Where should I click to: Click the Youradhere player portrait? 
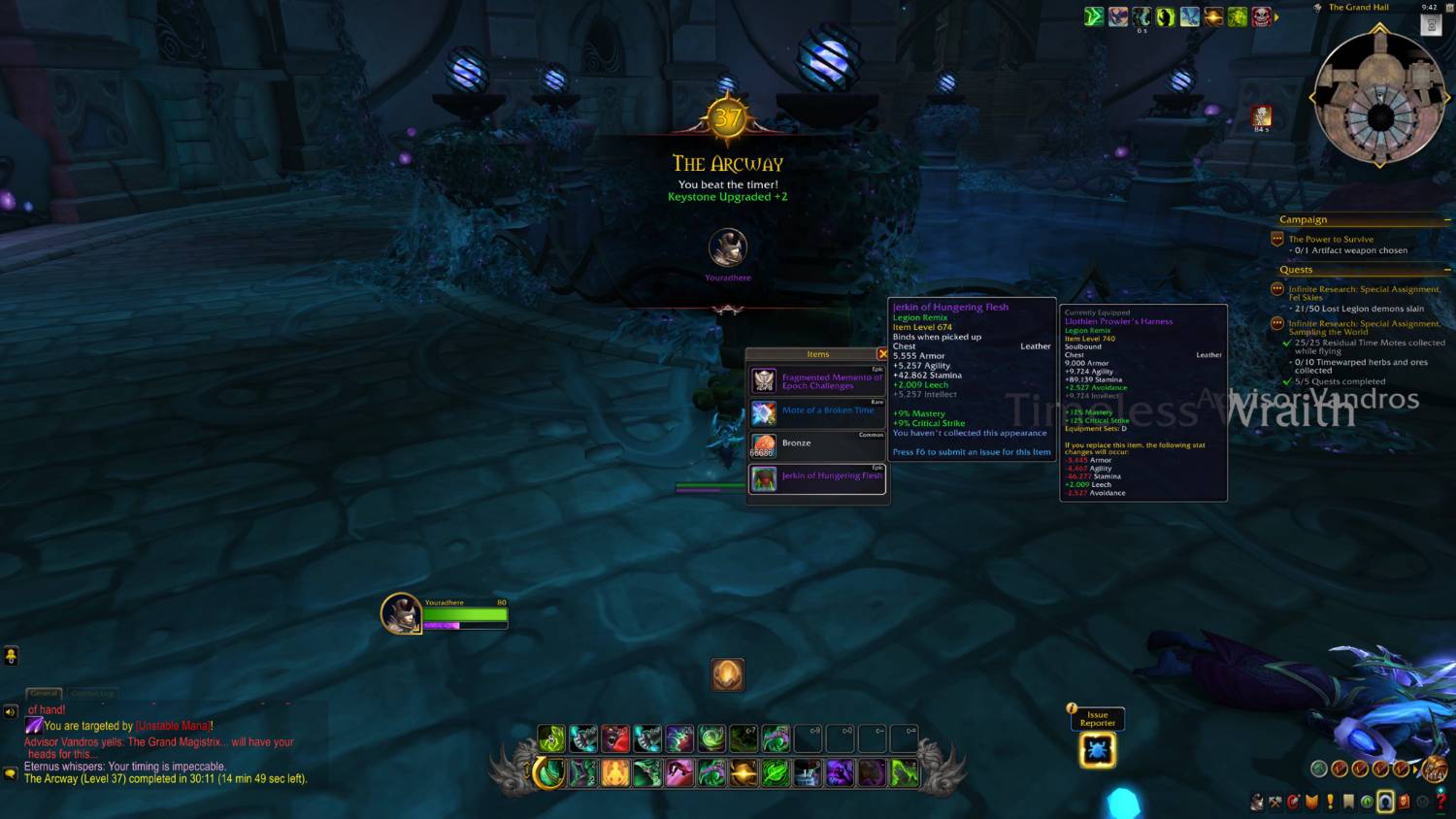400,613
